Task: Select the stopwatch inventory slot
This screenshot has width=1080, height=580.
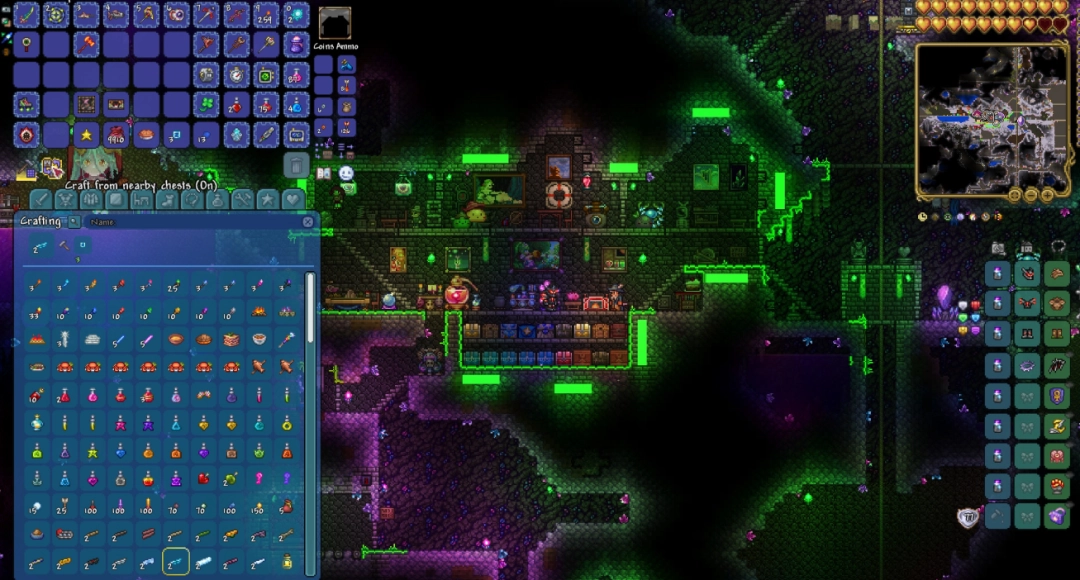Action: (236, 75)
